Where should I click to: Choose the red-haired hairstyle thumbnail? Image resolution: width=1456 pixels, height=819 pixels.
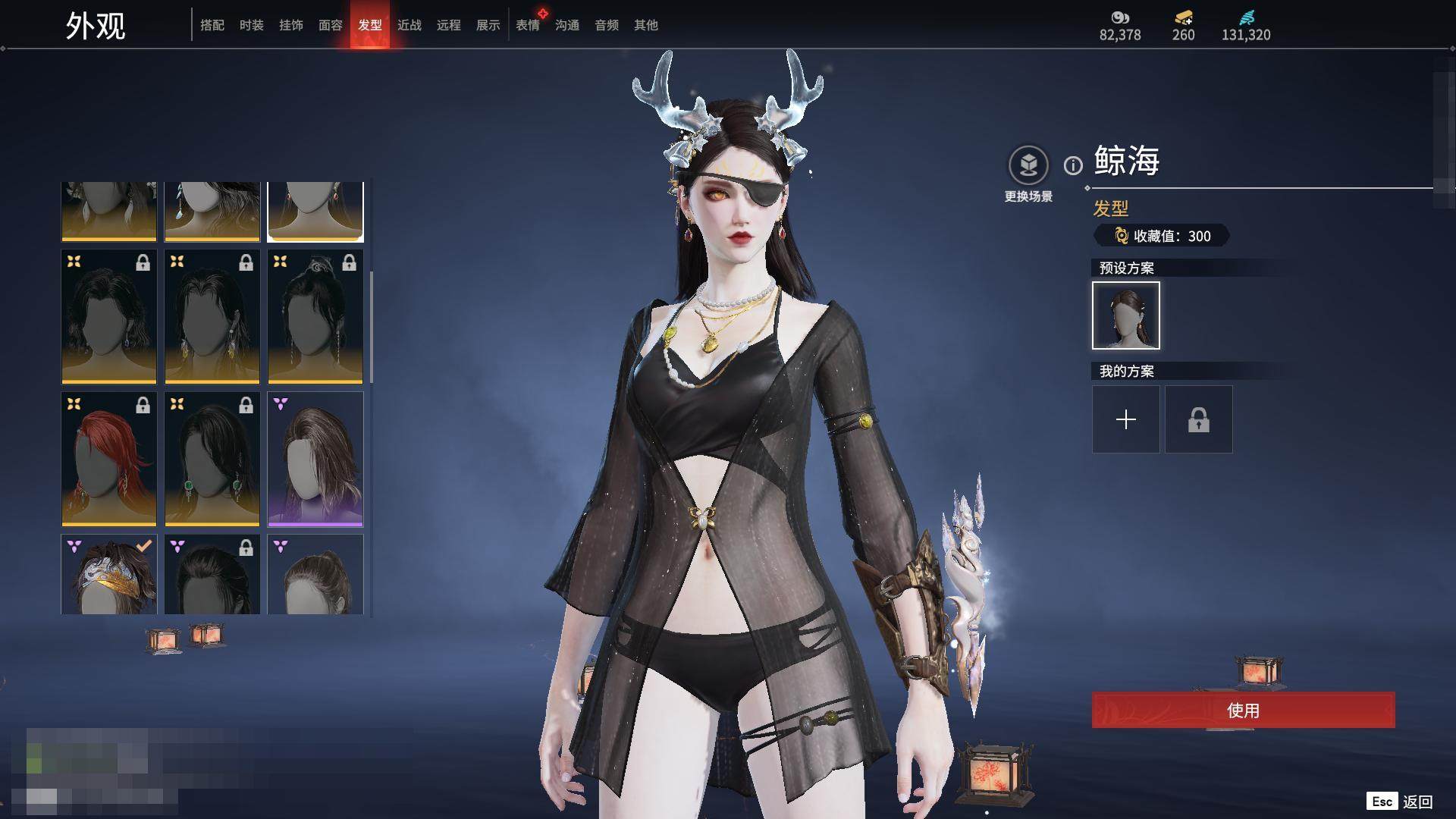point(109,460)
